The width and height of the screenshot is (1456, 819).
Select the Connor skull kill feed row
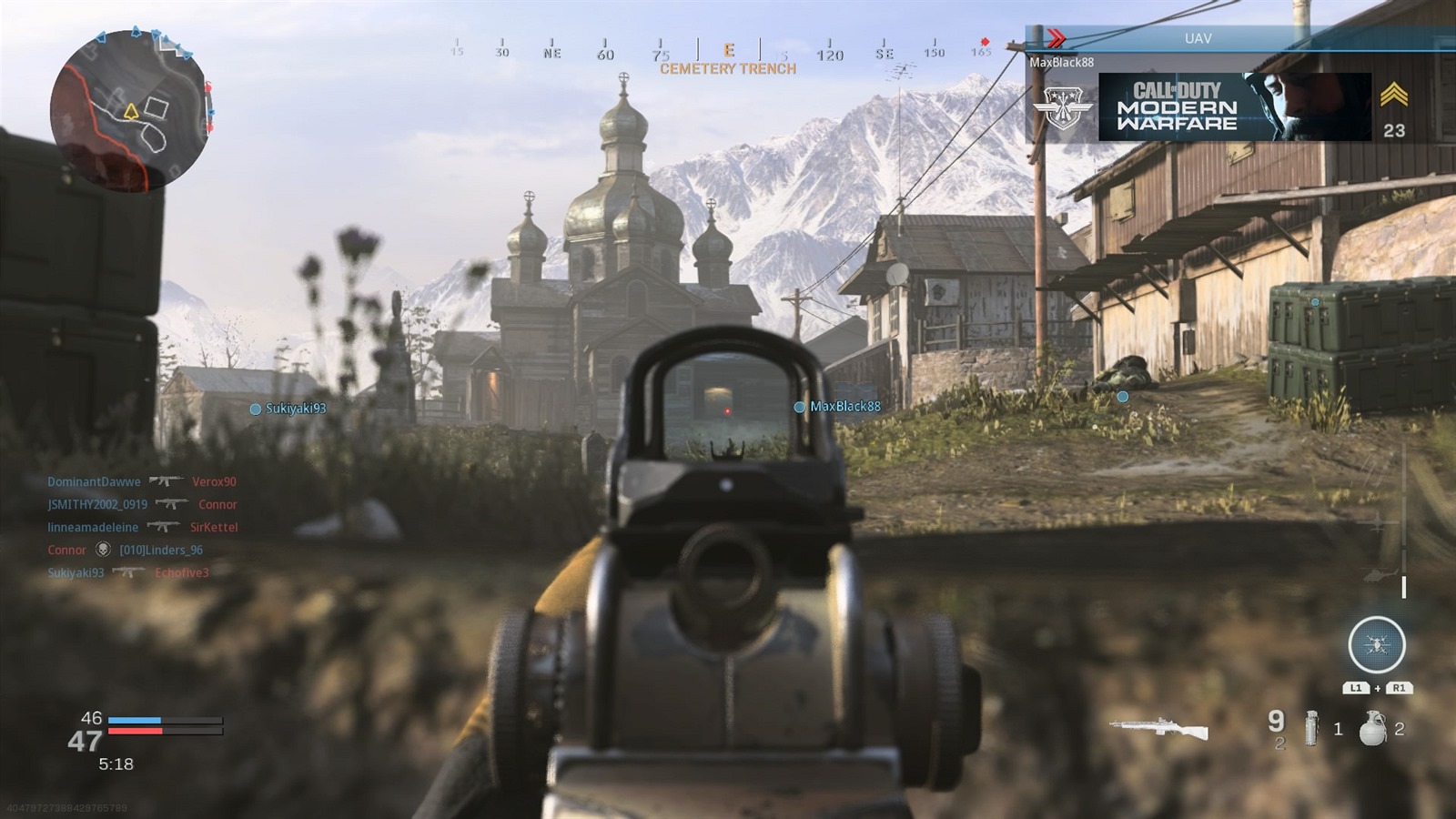pyautogui.click(x=125, y=550)
